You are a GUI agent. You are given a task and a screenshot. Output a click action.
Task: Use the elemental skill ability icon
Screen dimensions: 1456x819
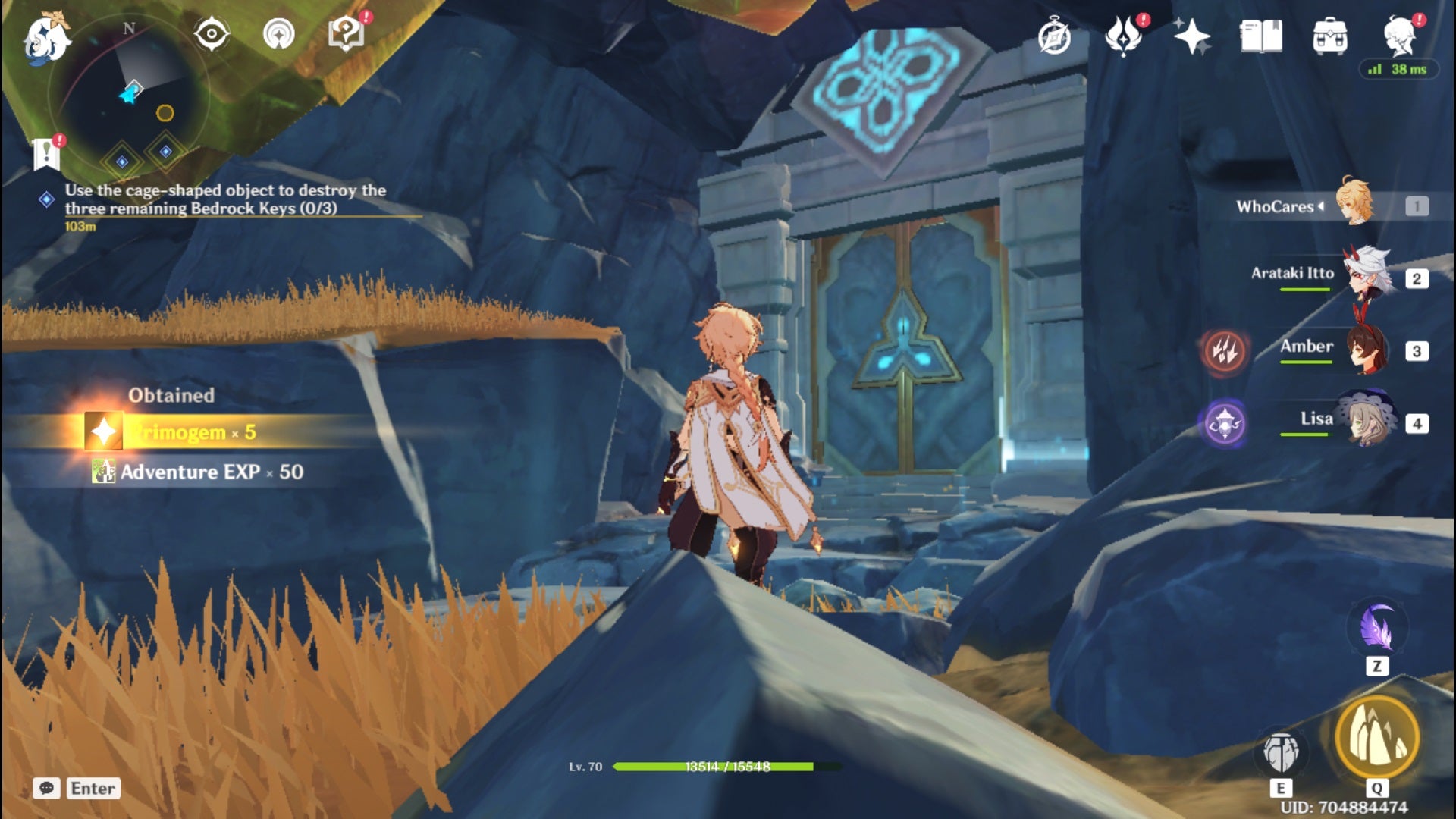(1281, 752)
